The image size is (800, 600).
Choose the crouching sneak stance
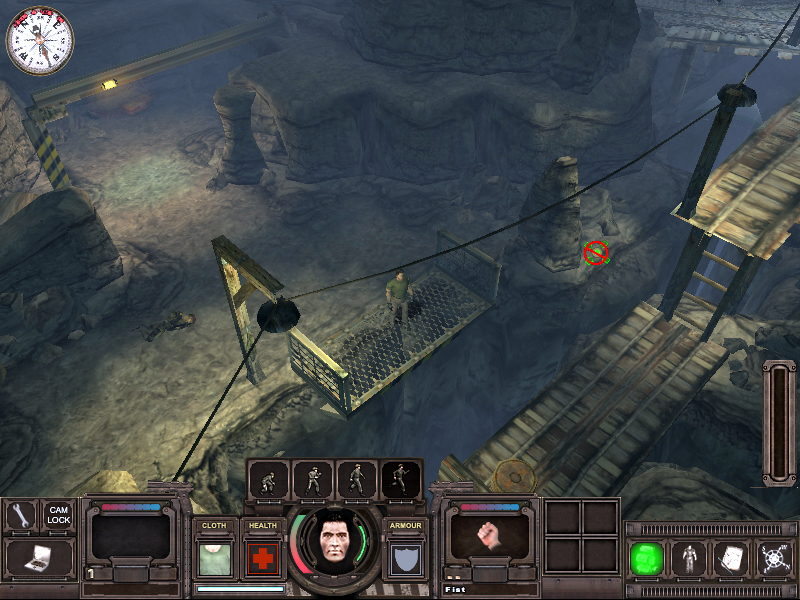[269, 480]
